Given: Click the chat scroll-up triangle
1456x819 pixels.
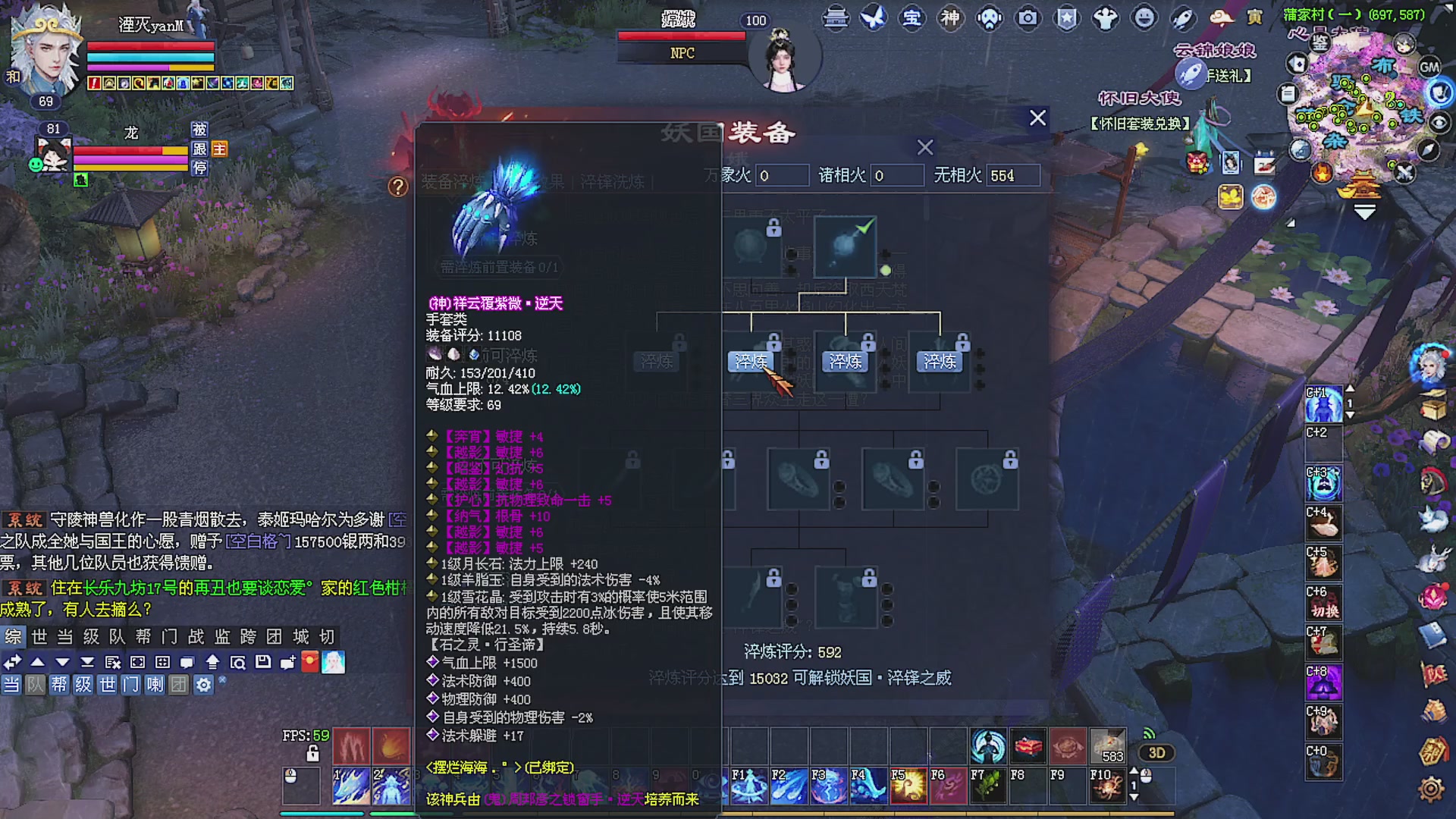Looking at the screenshot, I should [38, 662].
